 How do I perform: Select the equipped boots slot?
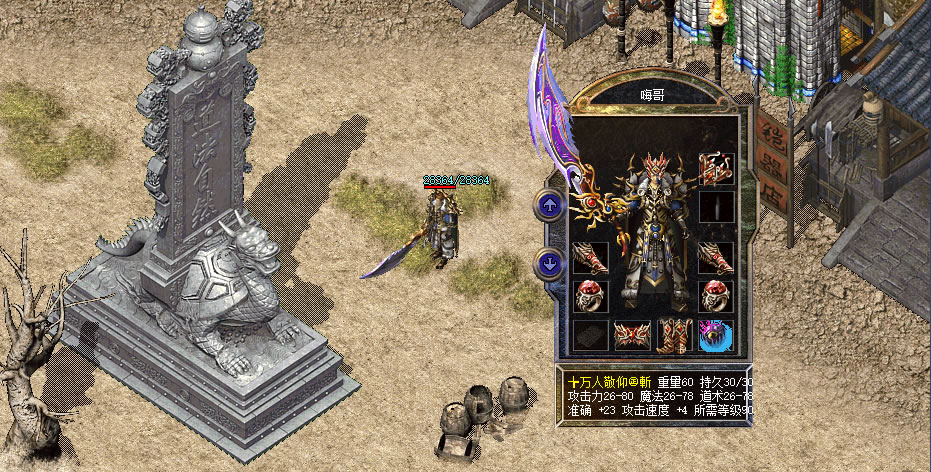(x=673, y=335)
